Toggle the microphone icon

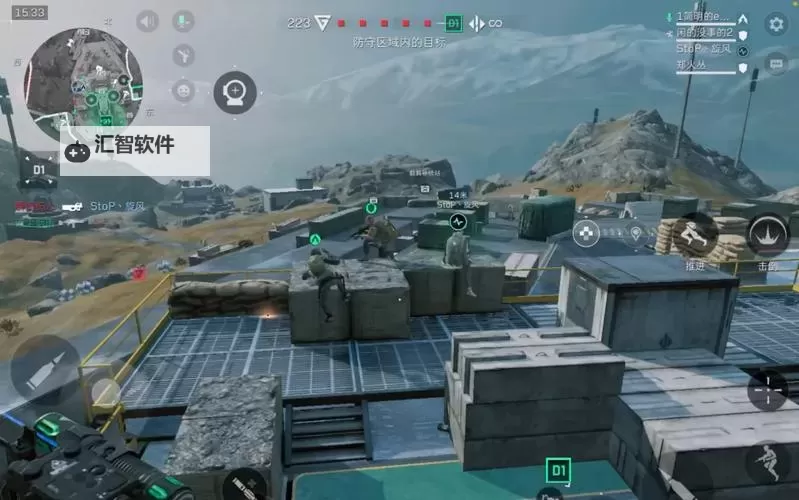pos(183,21)
